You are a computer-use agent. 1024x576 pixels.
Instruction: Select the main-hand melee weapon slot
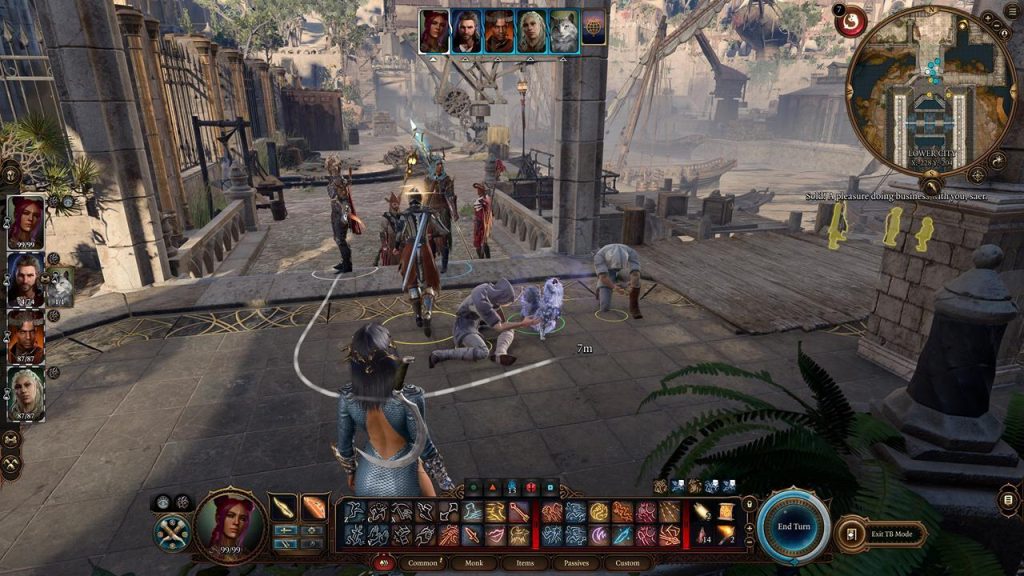[x=284, y=507]
